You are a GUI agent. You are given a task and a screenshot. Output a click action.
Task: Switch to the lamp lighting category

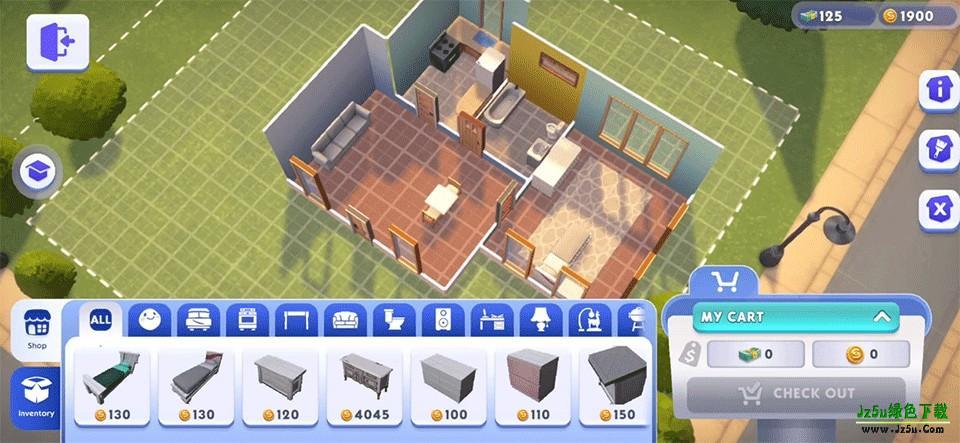tap(540, 320)
